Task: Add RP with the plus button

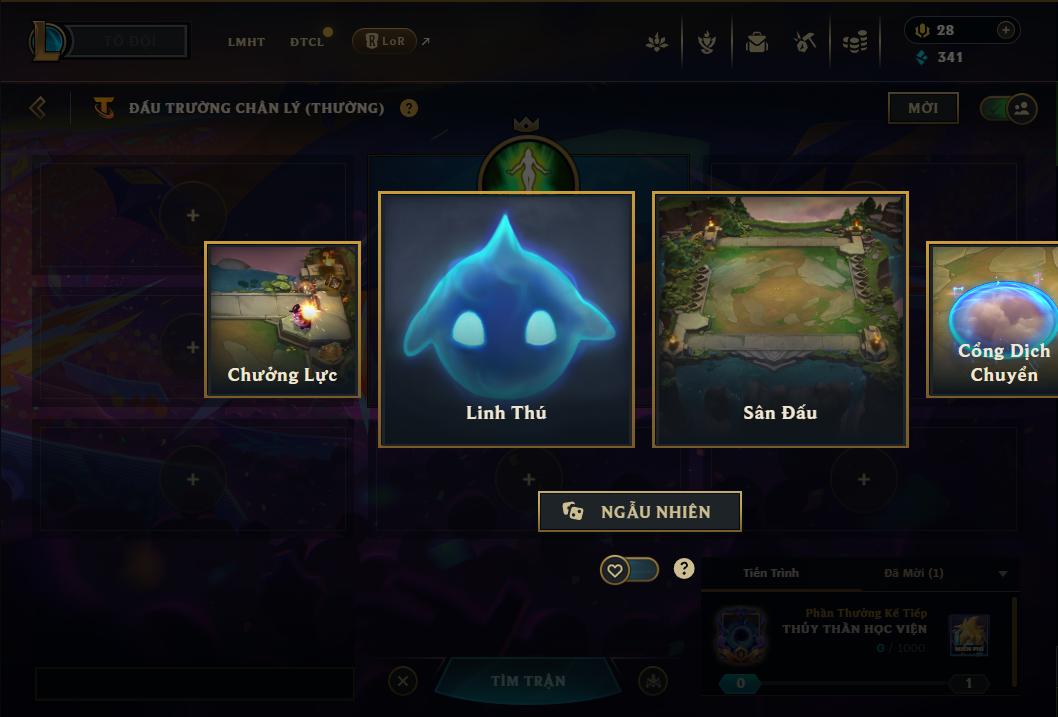Action: coord(1006,30)
